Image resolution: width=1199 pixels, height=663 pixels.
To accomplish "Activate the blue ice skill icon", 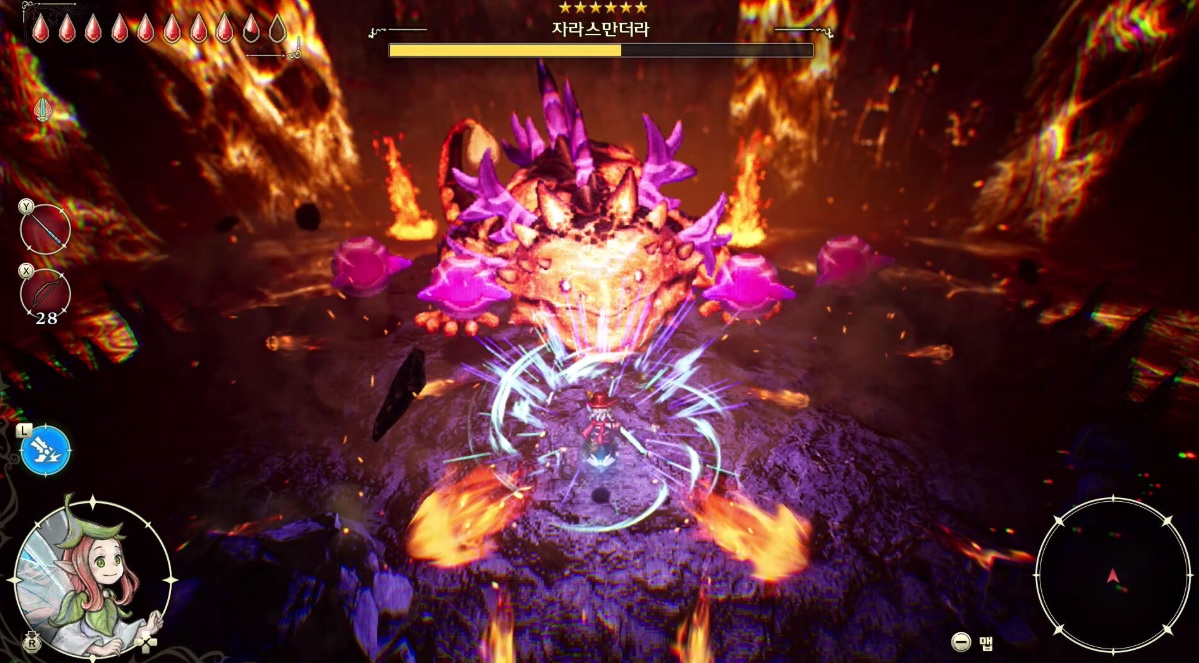I will (46, 450).
